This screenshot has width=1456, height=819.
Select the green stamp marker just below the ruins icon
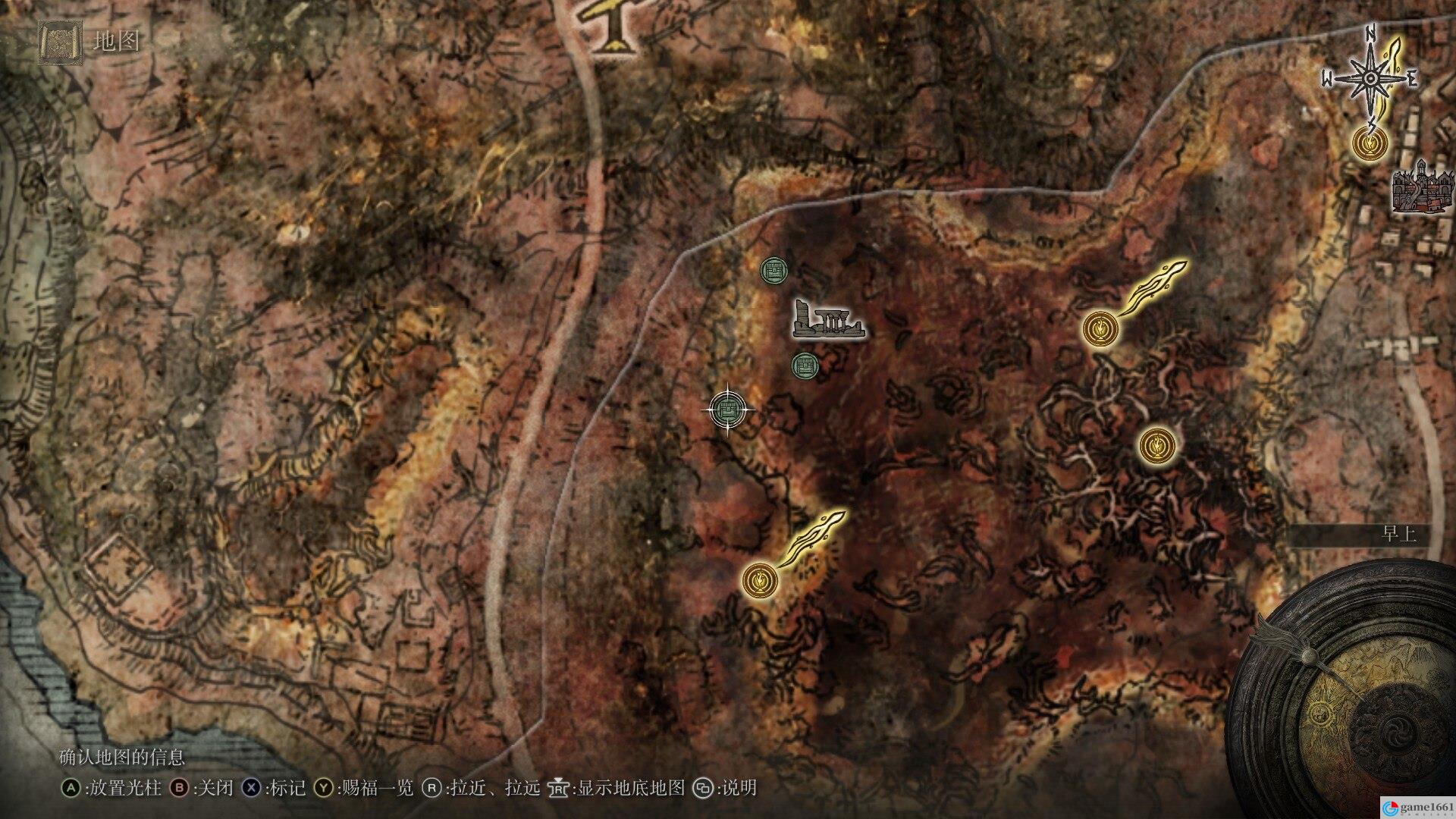(x=805, y=367)
